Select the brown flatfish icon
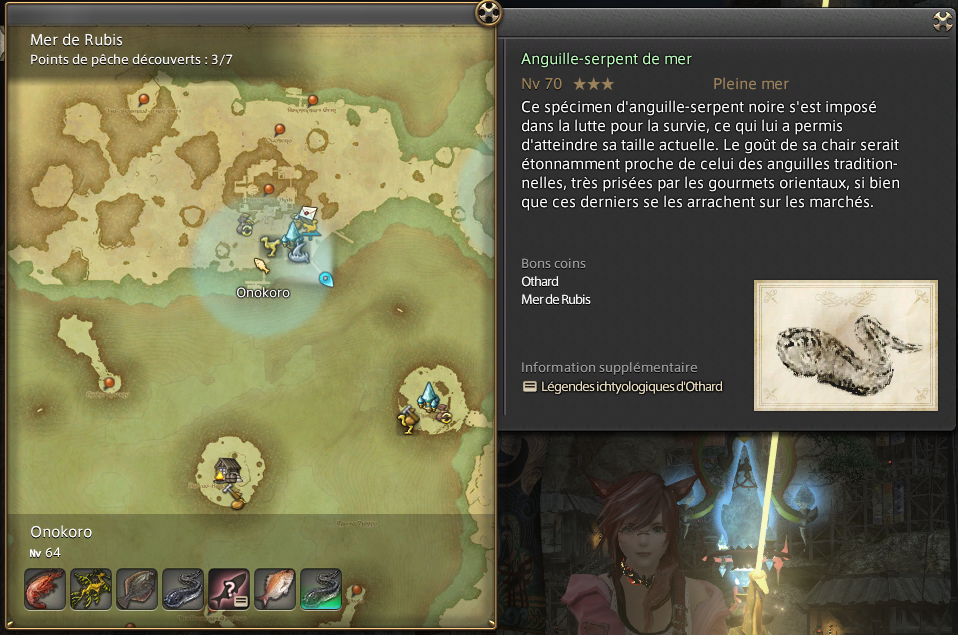Viewport: 958px width, 635px height. [x=137, y=589]
